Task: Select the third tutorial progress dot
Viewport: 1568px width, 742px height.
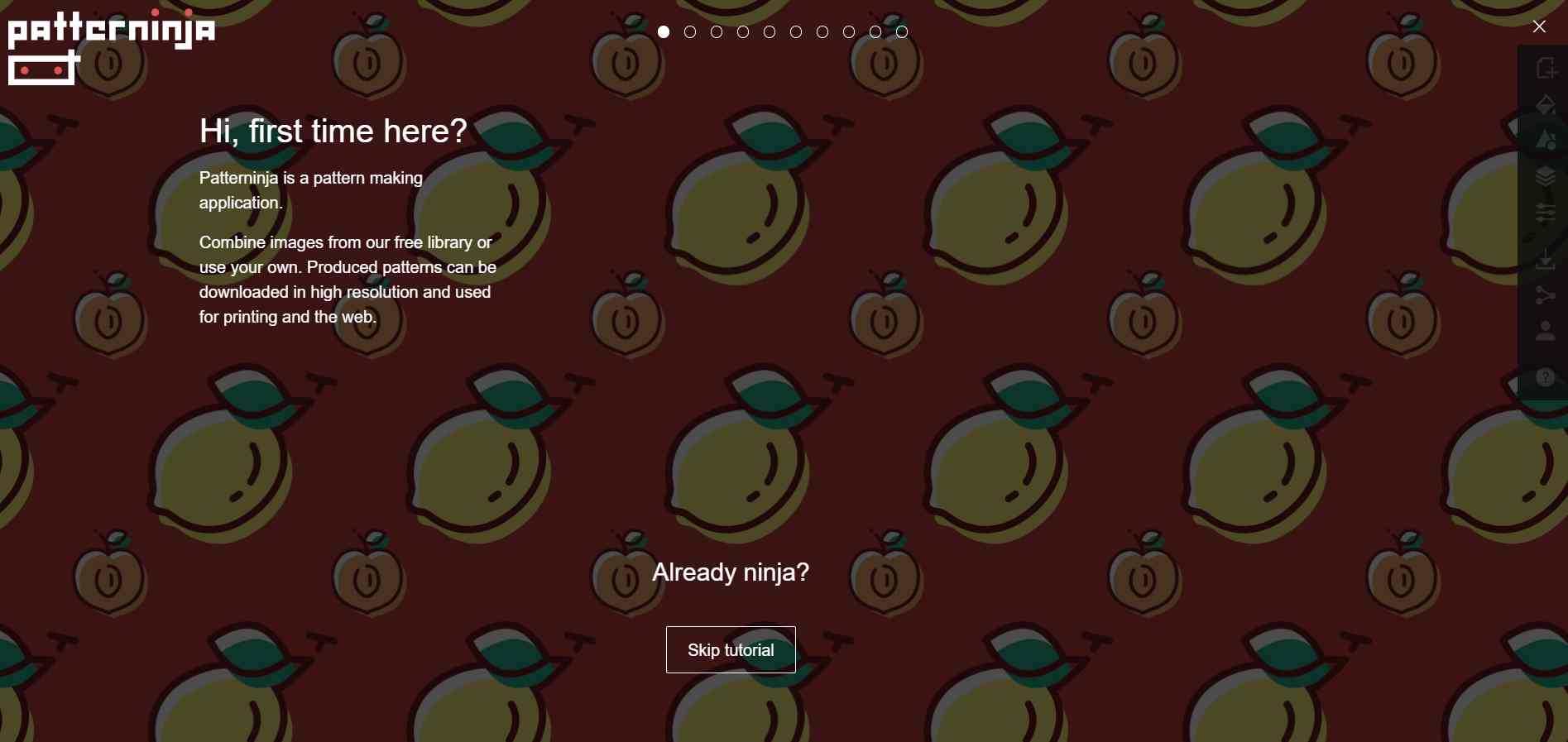Action: point(717,32)
